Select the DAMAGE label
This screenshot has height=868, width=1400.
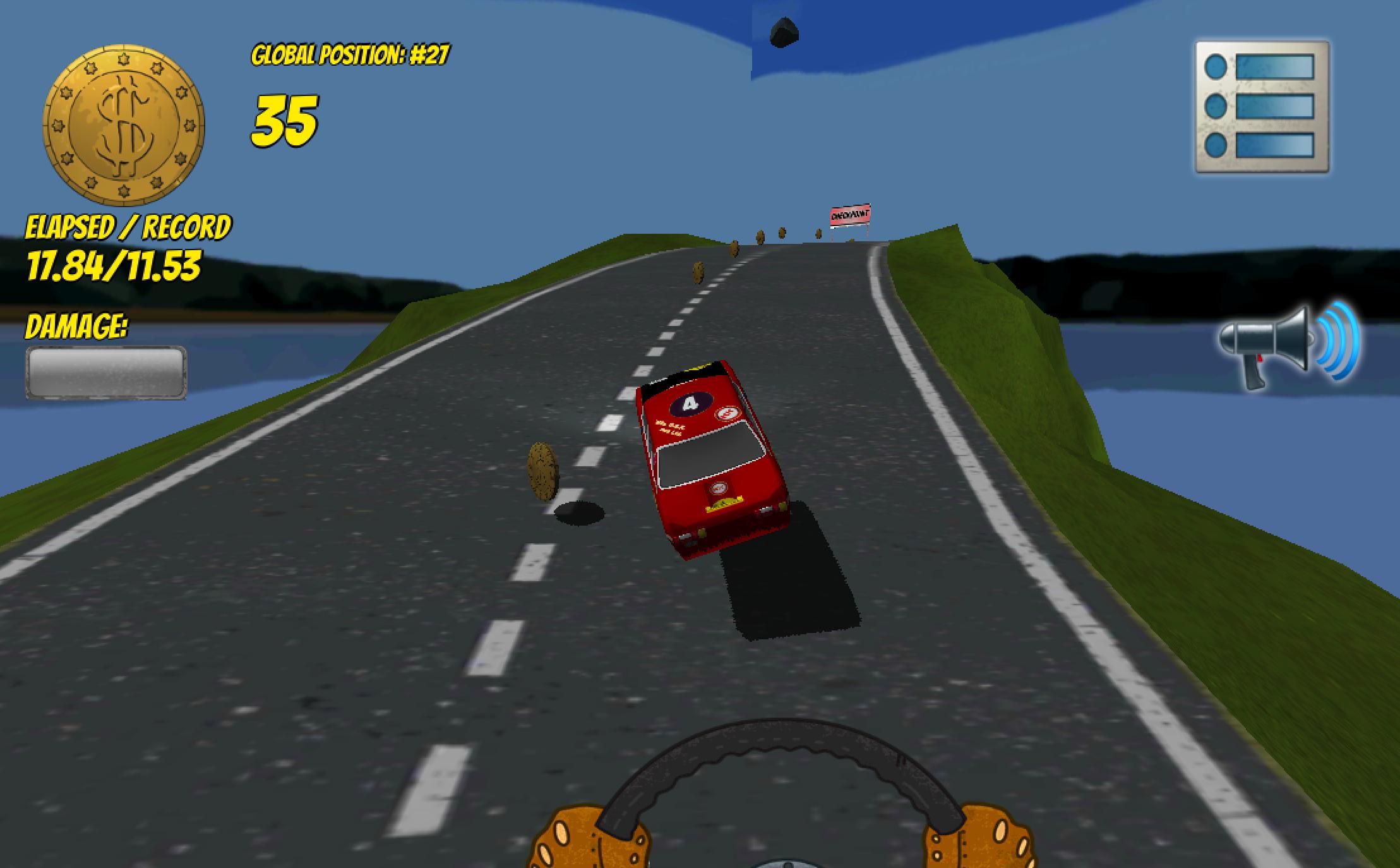point(76,327)
